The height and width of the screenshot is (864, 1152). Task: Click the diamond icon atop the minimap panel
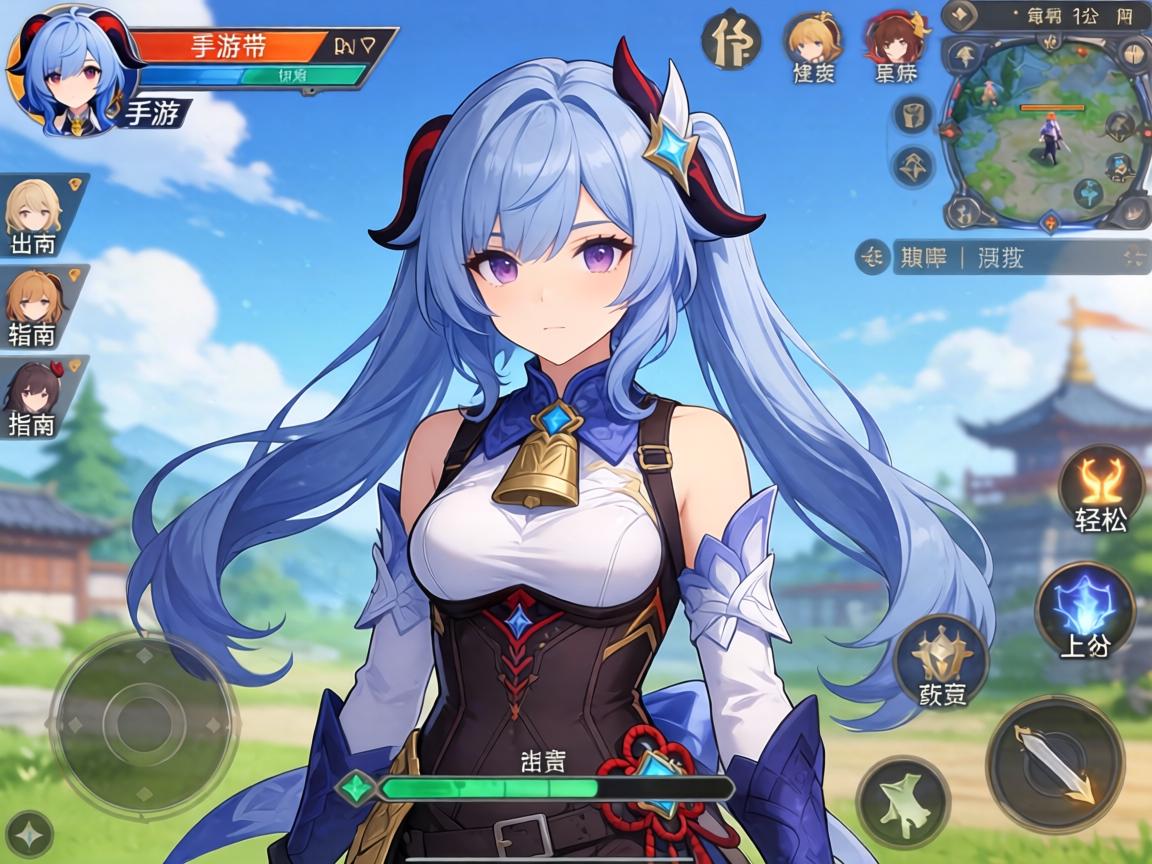pos(963,15)
